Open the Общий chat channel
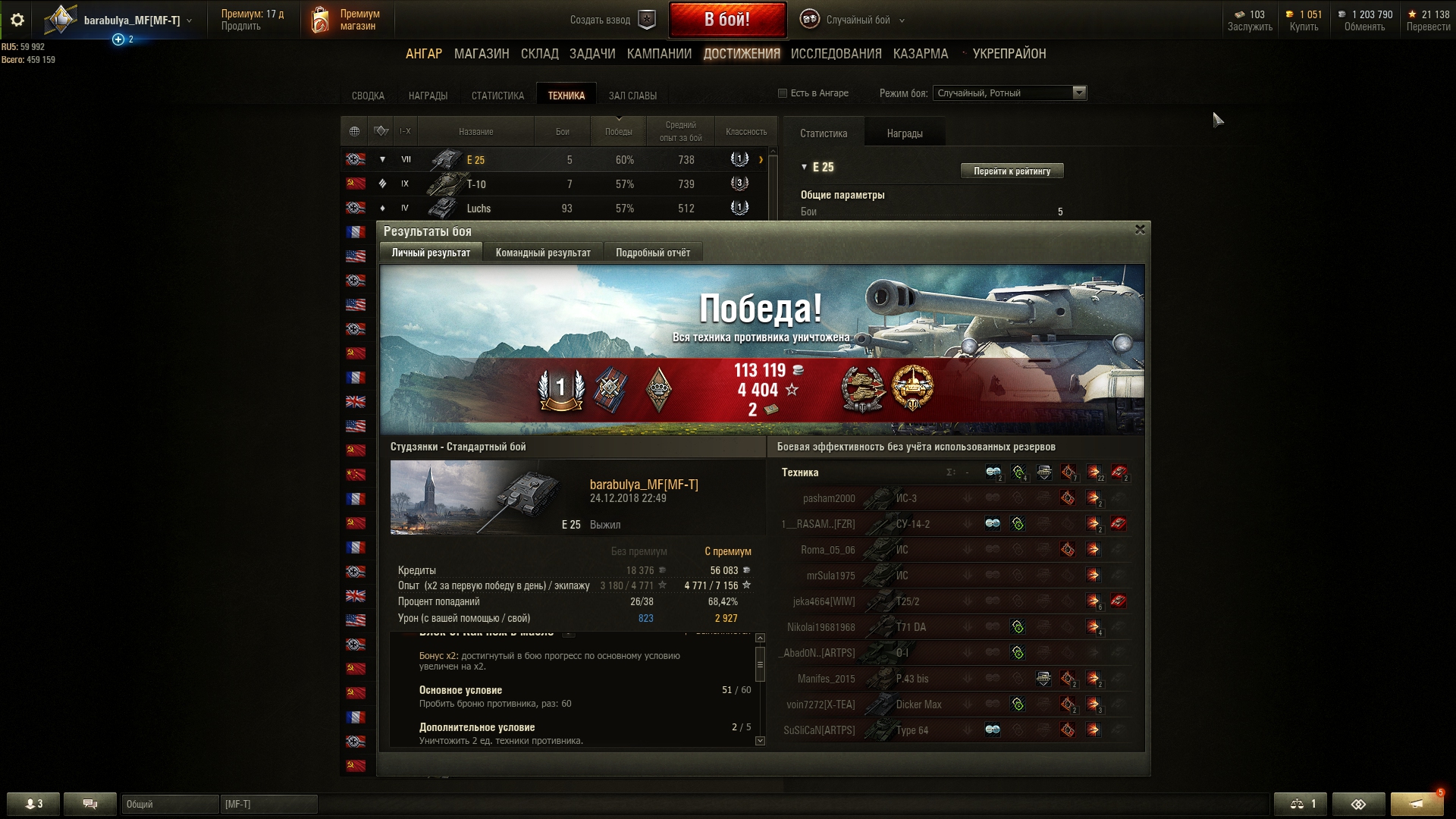 [170, 804]
